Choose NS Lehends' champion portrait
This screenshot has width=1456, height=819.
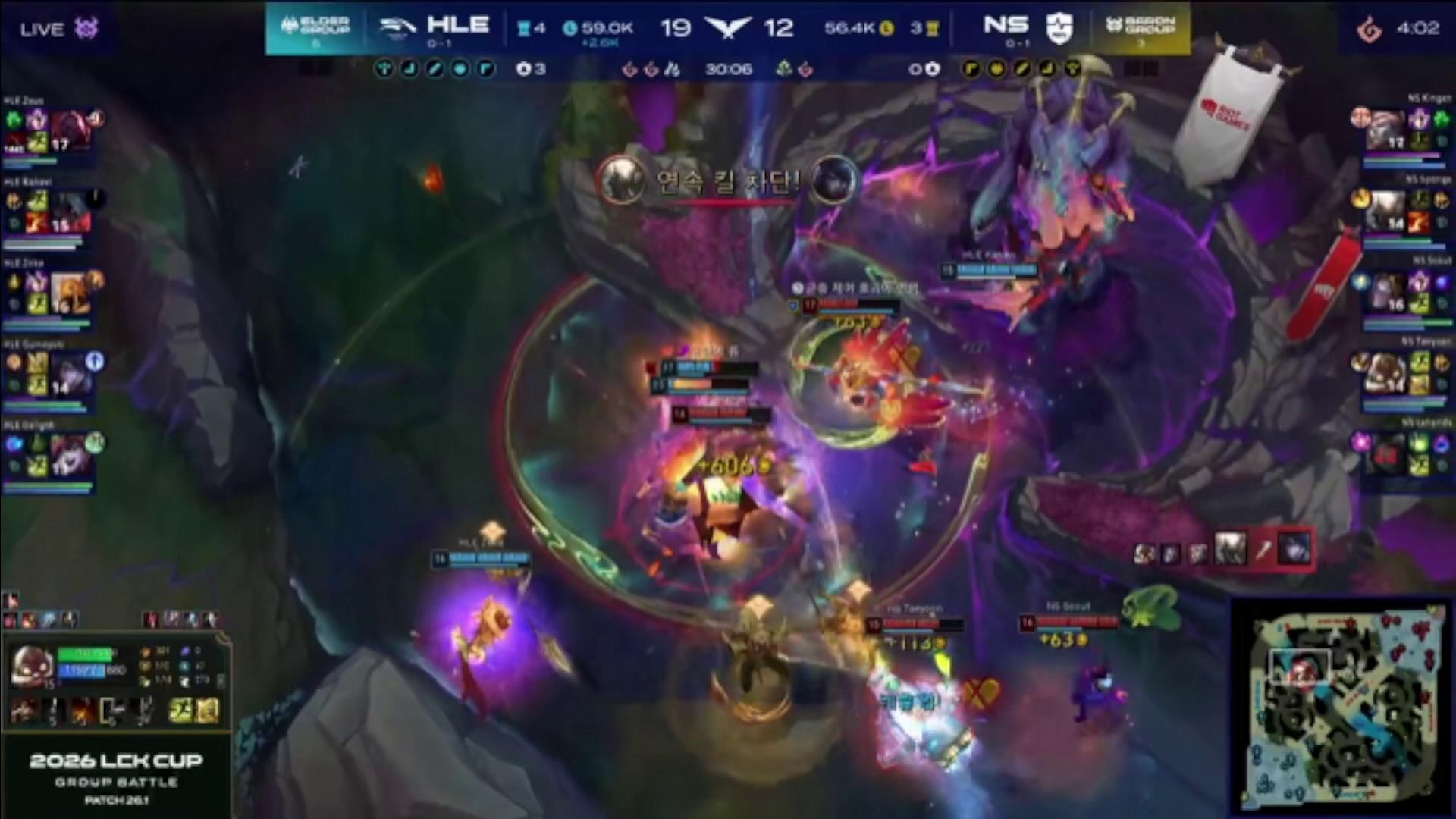coord(1386,455)
